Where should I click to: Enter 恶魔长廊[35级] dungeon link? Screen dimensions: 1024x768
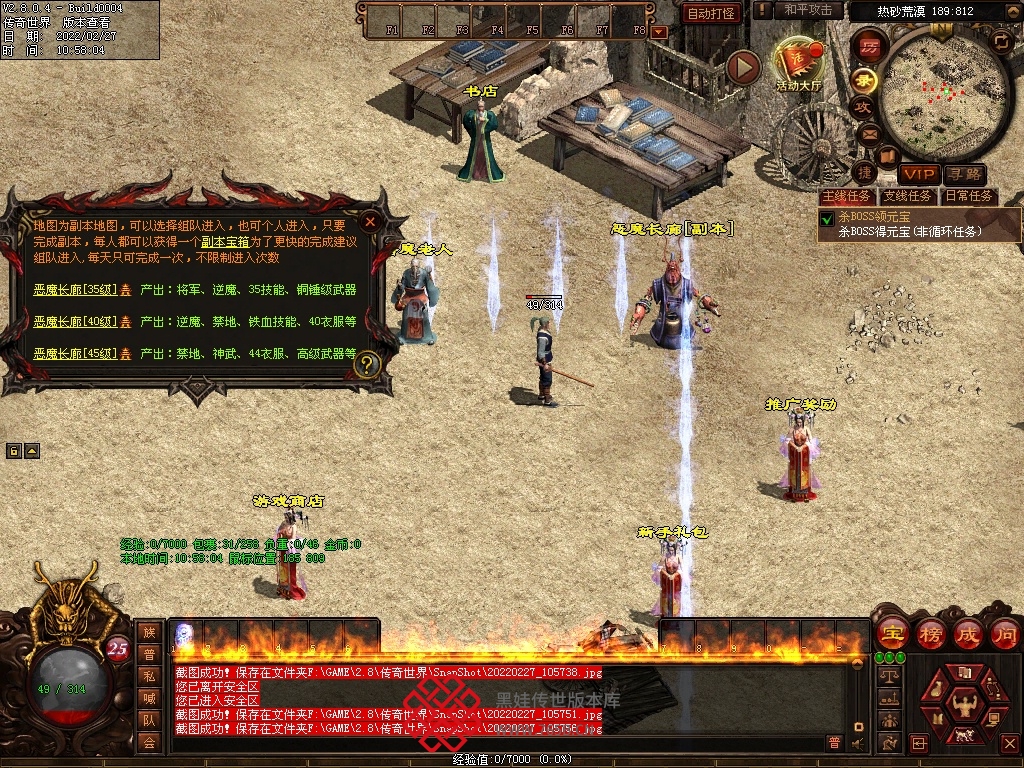[75, 290]
